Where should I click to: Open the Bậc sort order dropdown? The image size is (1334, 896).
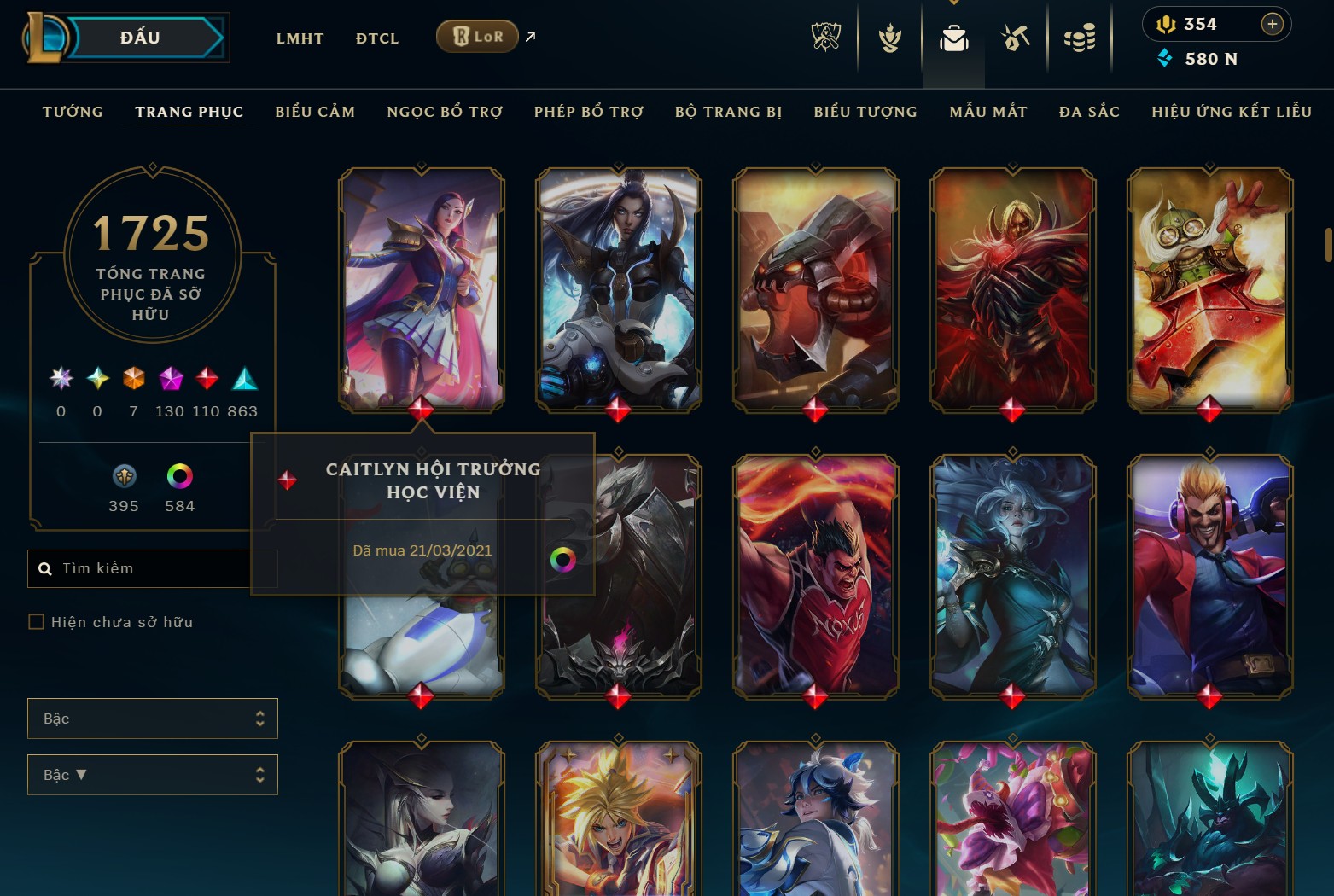[152, 775]
